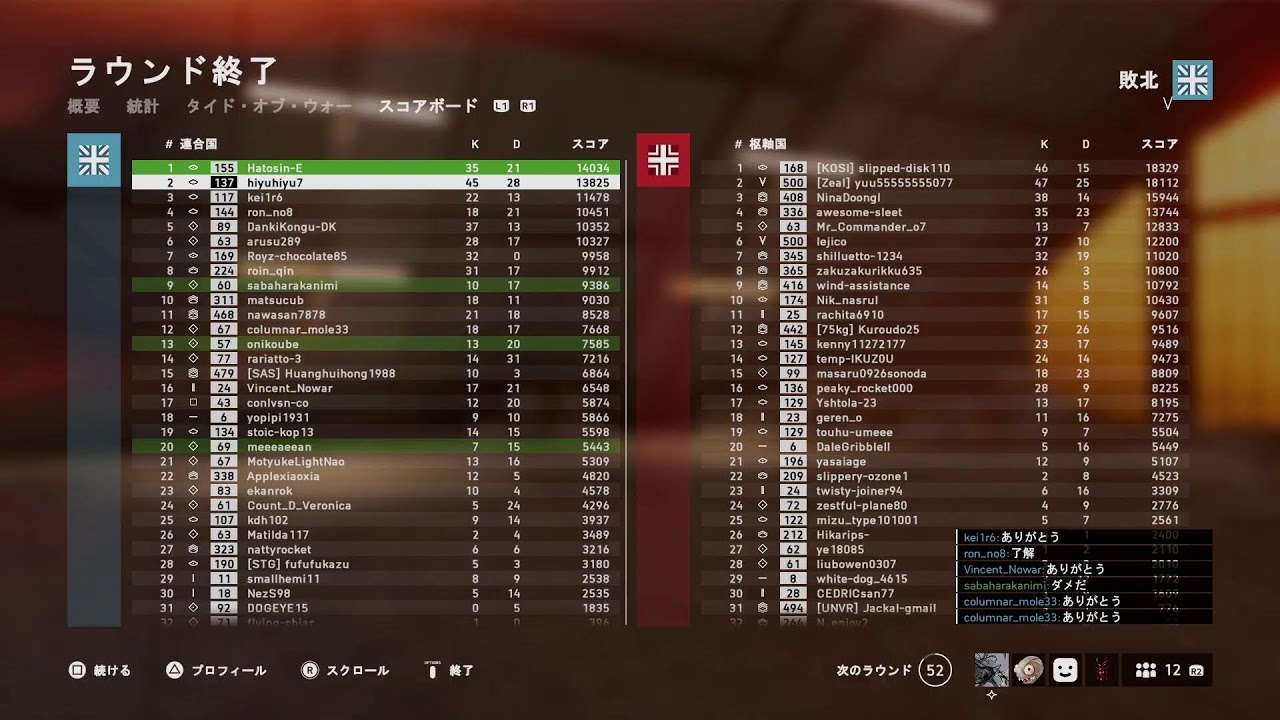The width and height of the screenshot is (1280, 720).
Task: Open the squad members icon showing 12
Action: 1155,670
